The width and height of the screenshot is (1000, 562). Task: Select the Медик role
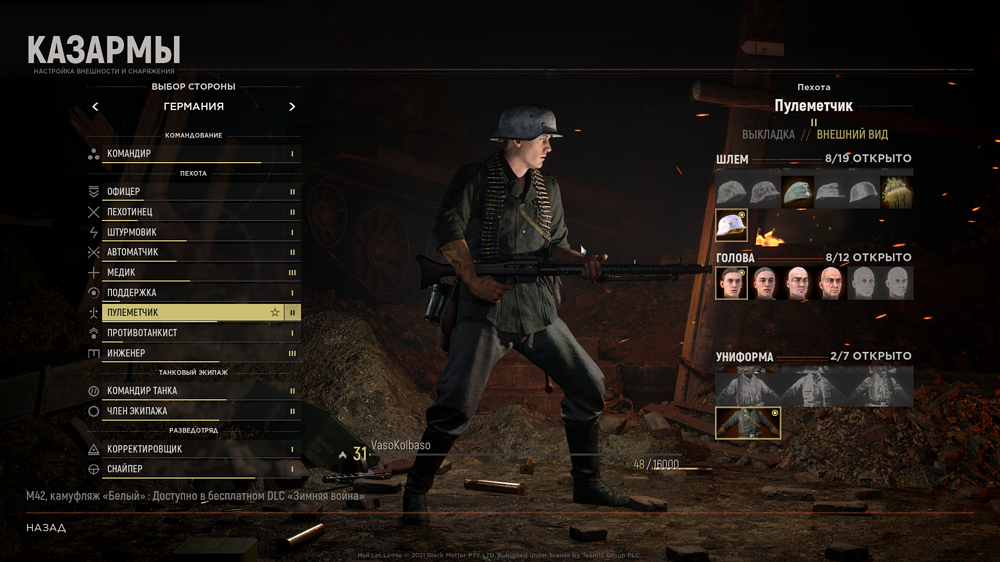tap(192, 272)
